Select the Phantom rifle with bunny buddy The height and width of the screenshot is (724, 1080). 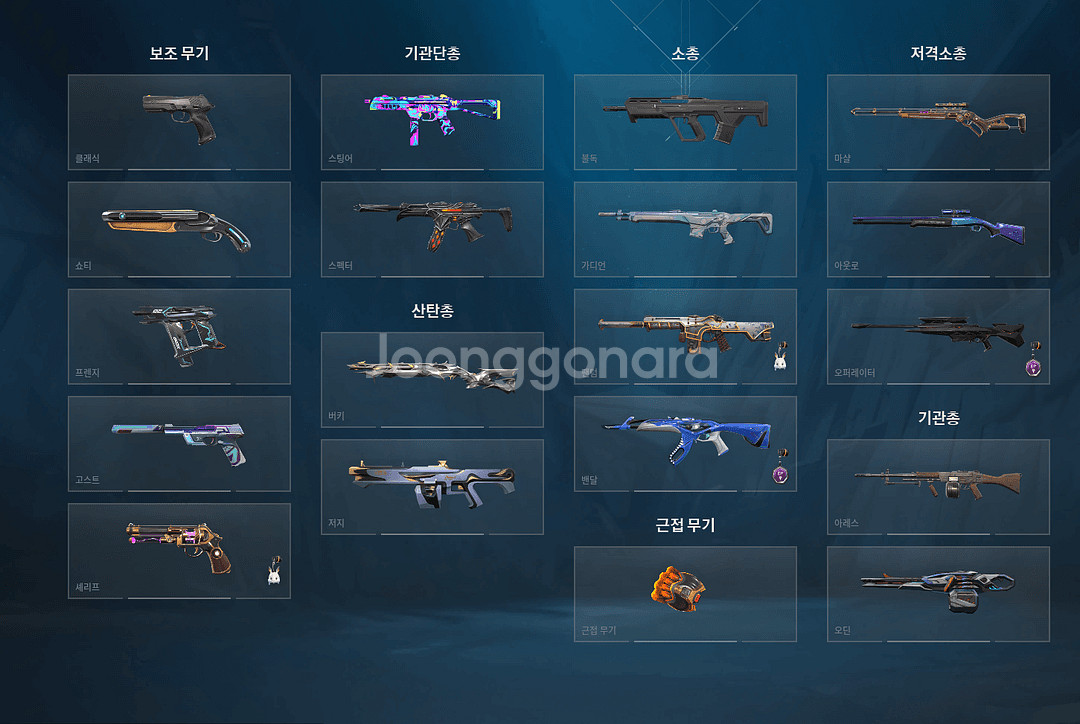(x=685, y=336)
